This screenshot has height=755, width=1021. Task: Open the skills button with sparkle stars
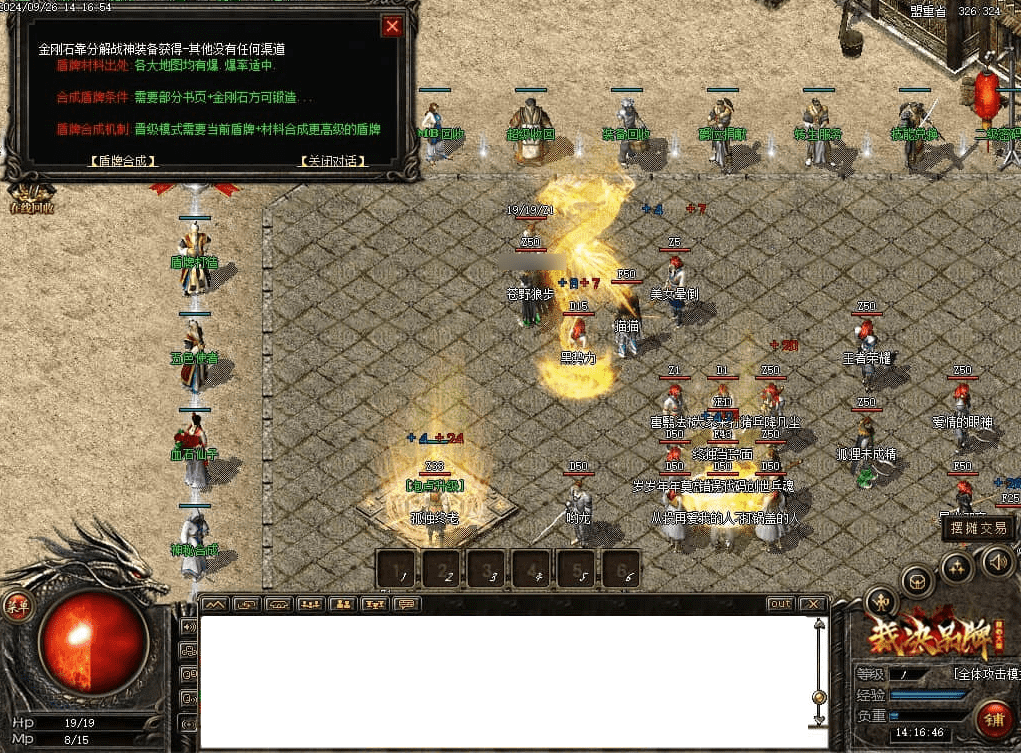click(956, 568)
